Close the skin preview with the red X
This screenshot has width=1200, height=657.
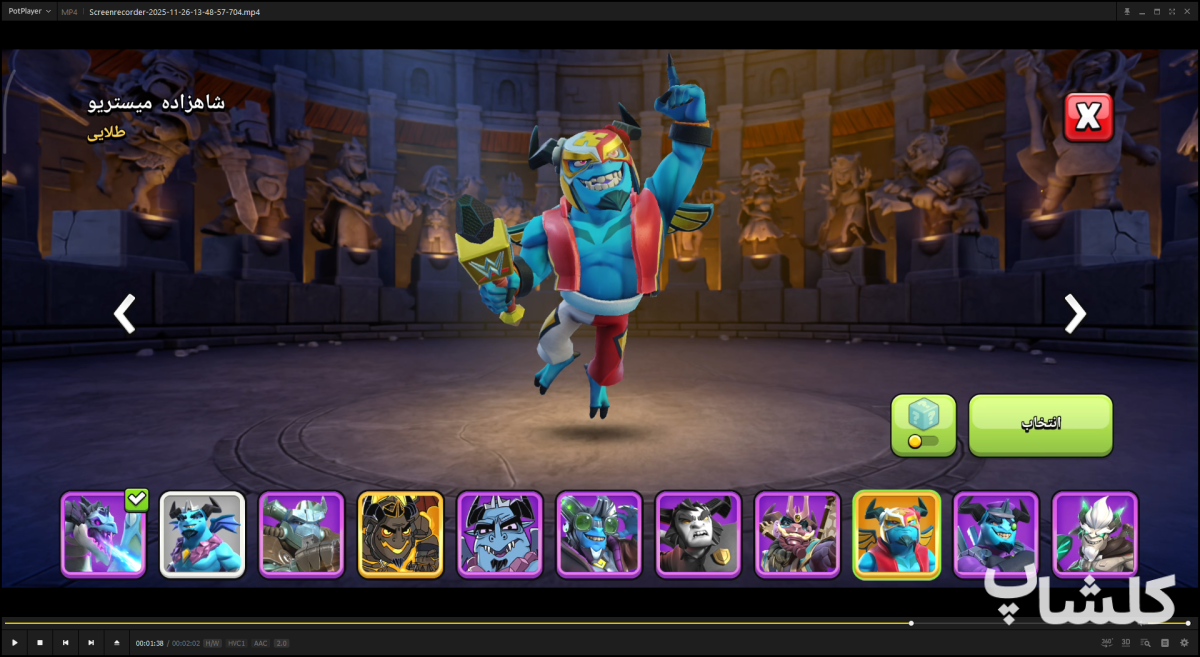1088,118
